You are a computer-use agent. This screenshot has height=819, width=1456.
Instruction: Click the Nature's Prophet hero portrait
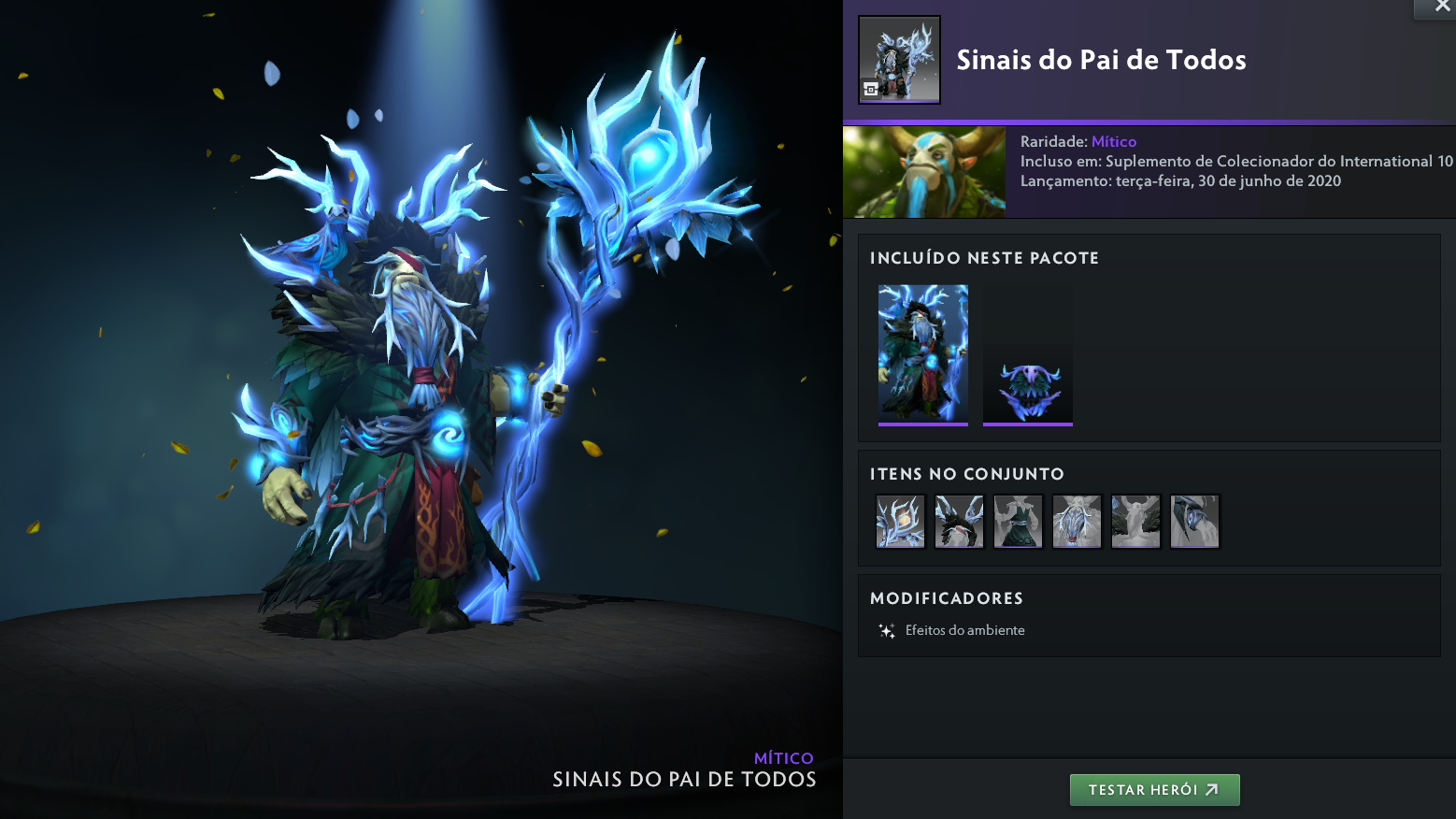pos(924,172)
